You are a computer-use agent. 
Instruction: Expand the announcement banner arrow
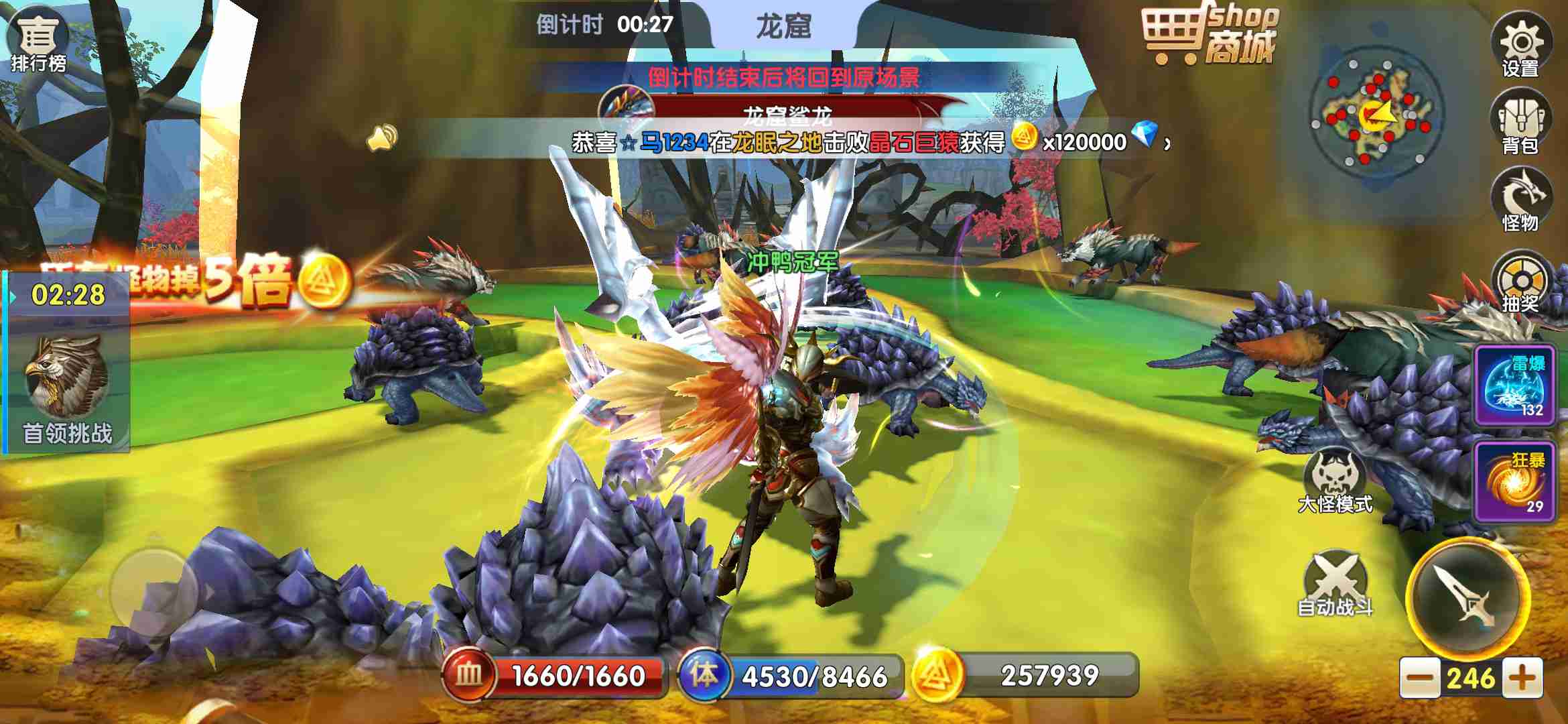1168,143
